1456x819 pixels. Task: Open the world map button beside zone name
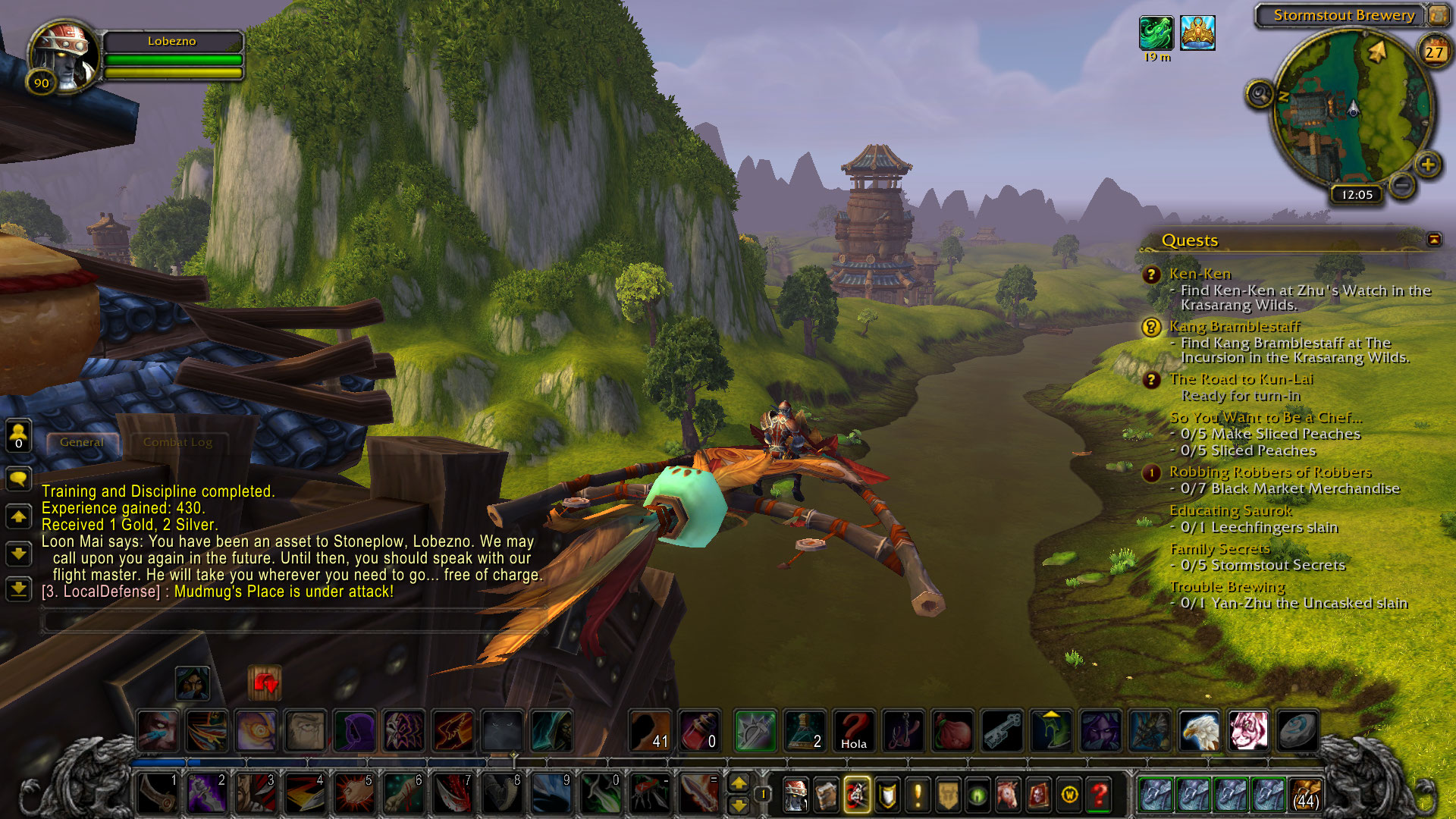tap(1437, 14)
